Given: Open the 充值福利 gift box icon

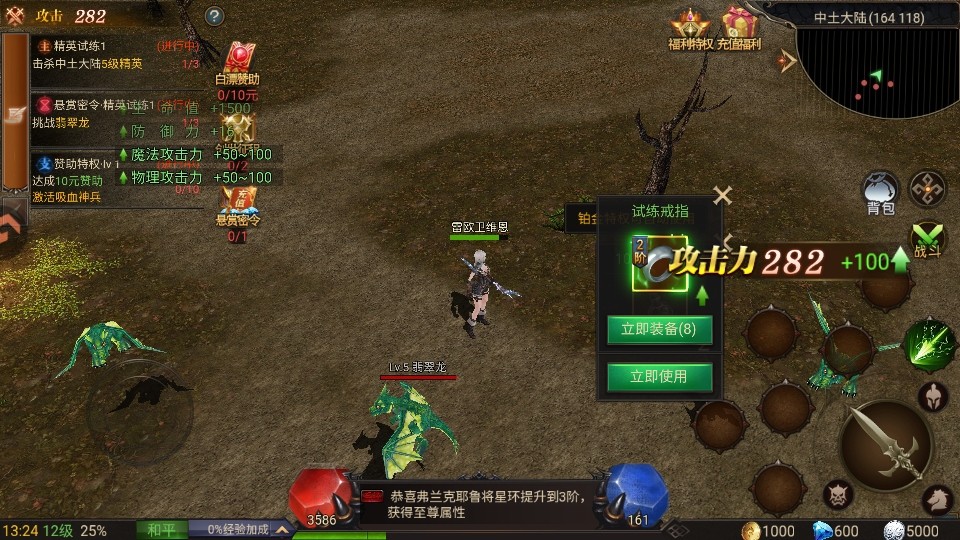Looking at the screenshot, I should click(741, 28).
